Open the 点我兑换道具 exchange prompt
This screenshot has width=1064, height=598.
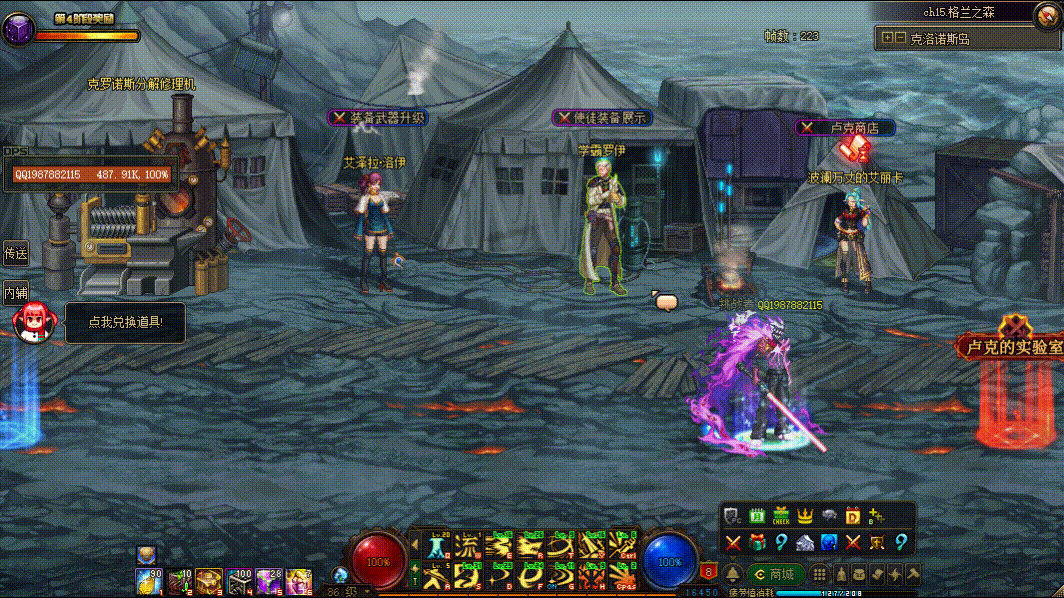click(124, 322)
